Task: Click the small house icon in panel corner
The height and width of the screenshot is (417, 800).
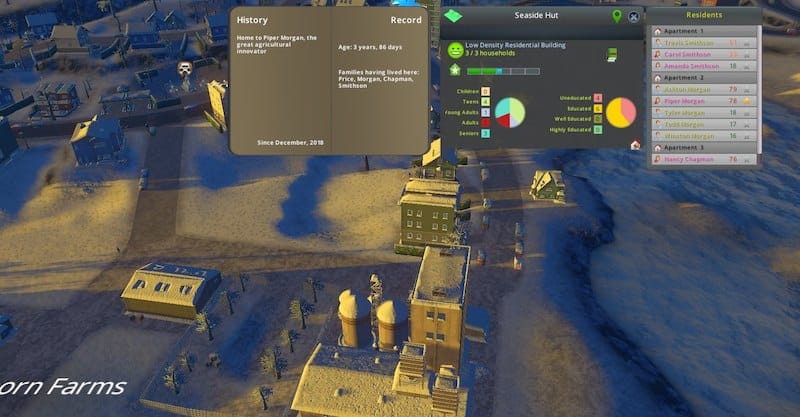Action: tap(635, 144)
